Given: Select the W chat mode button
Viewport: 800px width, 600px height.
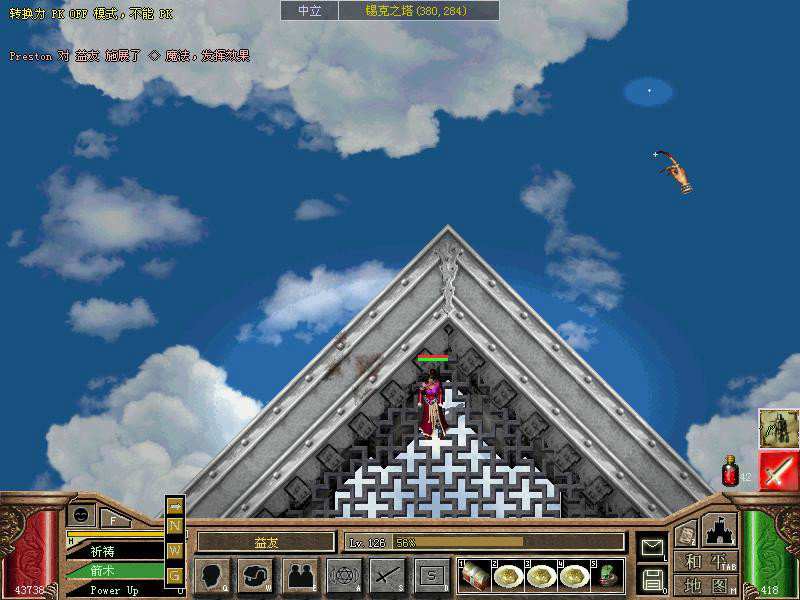Looking at the screenshot, I should 175,550.
